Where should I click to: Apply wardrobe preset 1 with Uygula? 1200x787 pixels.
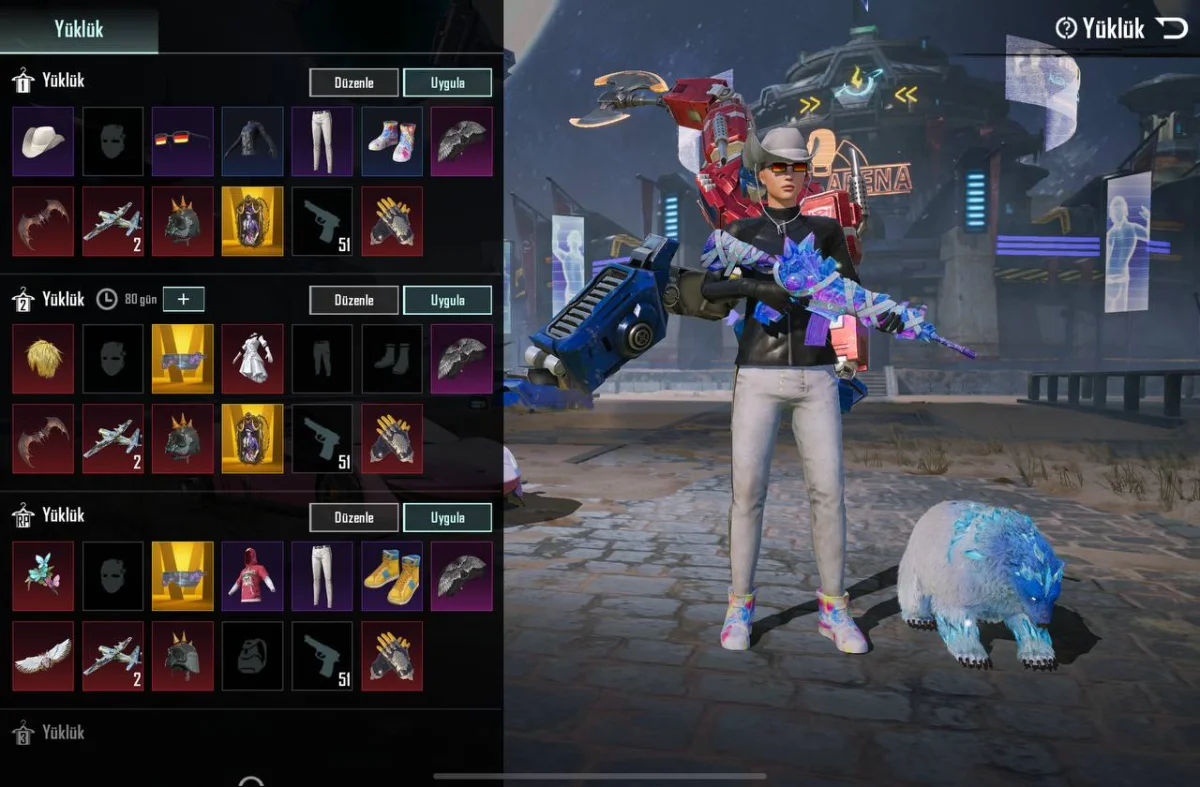pos(447,82)
